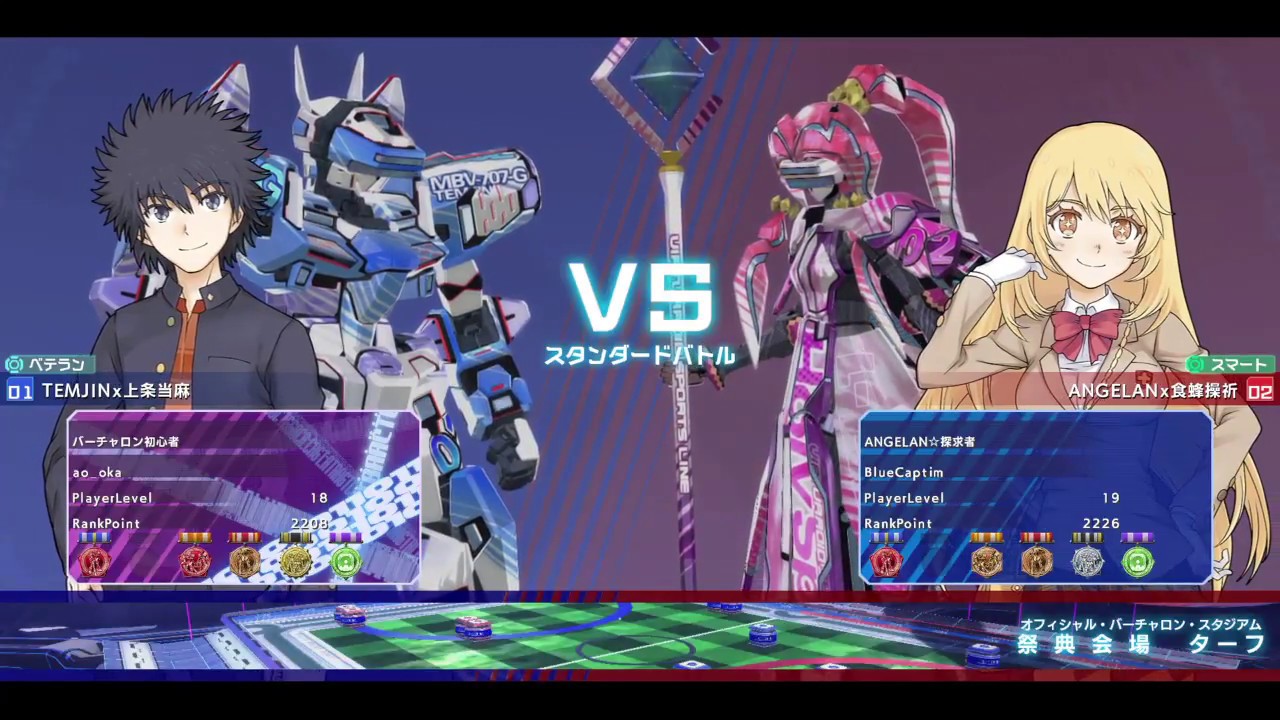The width and height of the screenshot is (1280, 720).
Task: Open BlueCaptim's bronze medal details
Action: click(1037, 562)
